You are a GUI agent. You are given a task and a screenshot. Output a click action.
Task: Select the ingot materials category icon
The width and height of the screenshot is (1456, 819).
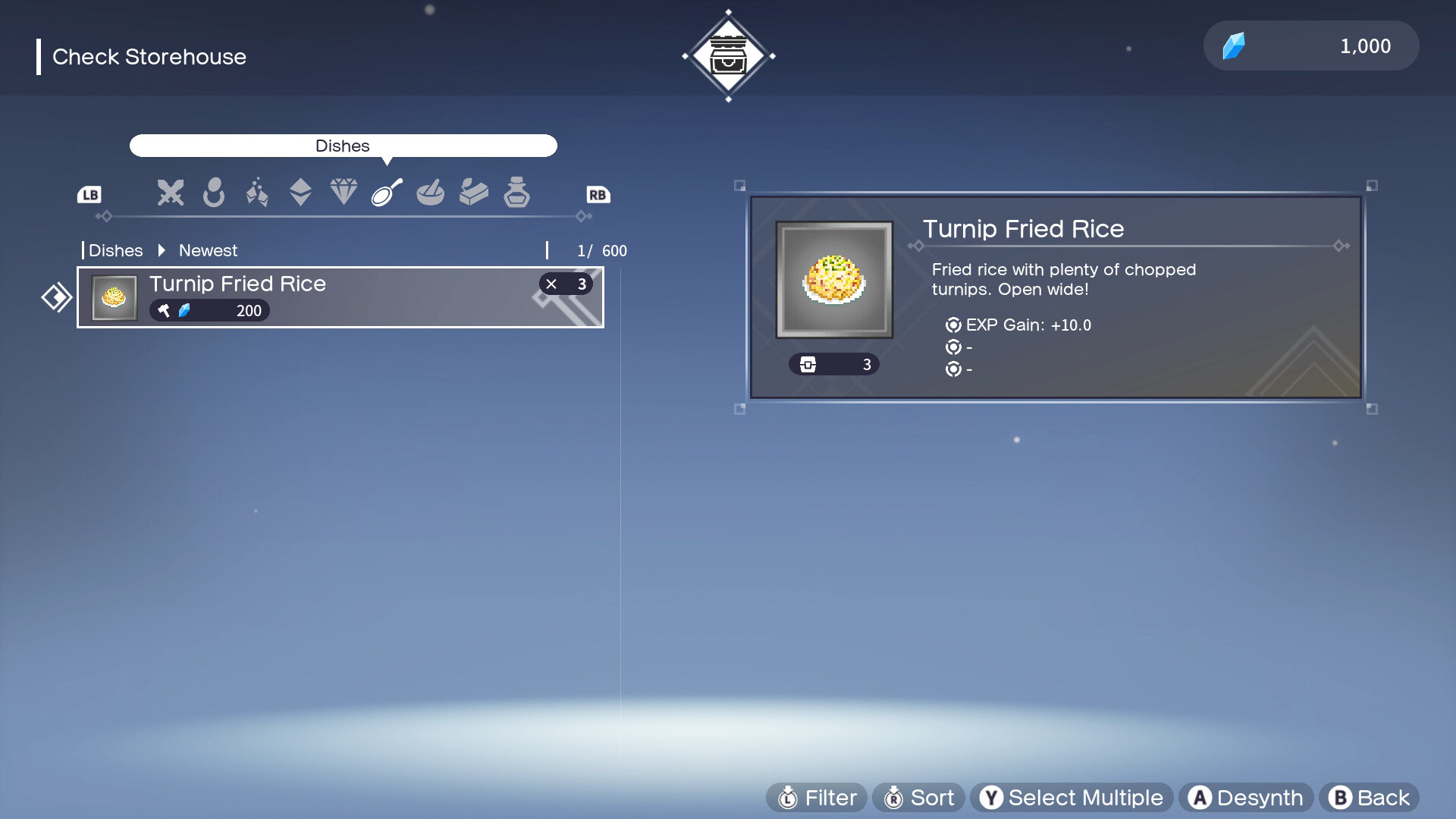(474, 193)
